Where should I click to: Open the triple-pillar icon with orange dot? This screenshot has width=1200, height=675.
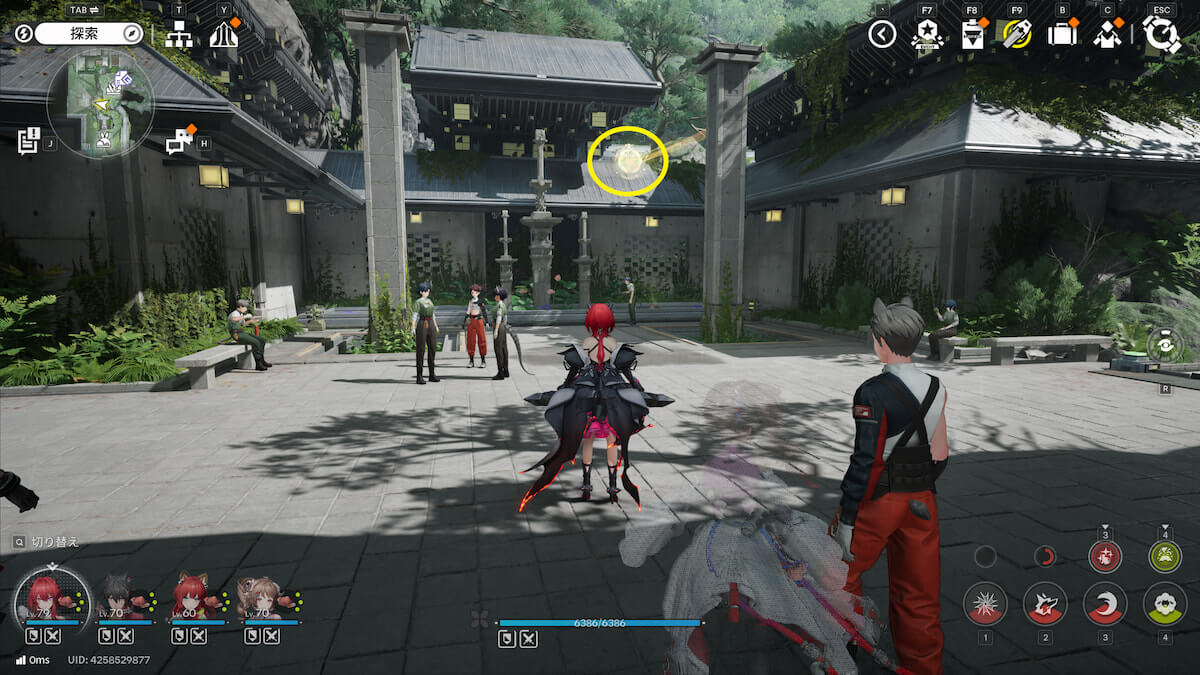(x=224, y=34)
